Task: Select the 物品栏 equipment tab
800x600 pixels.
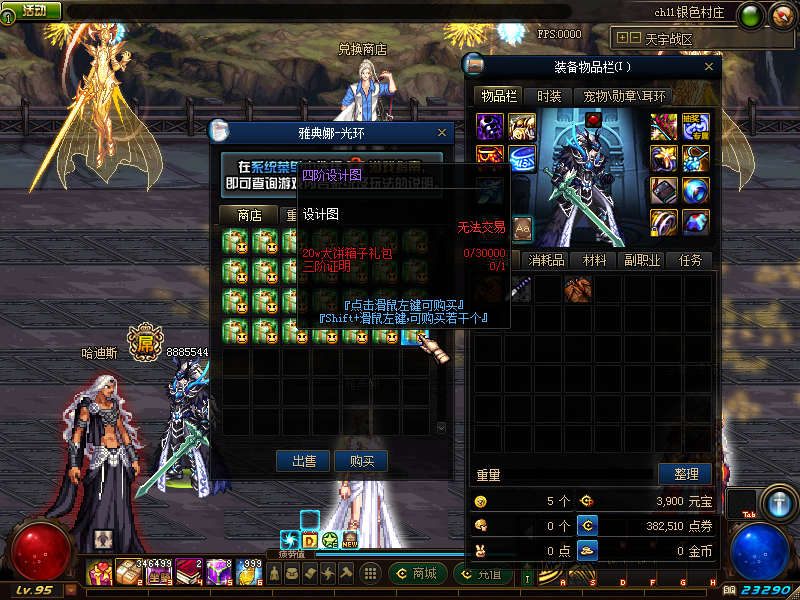Action: [x=498, y=96]
